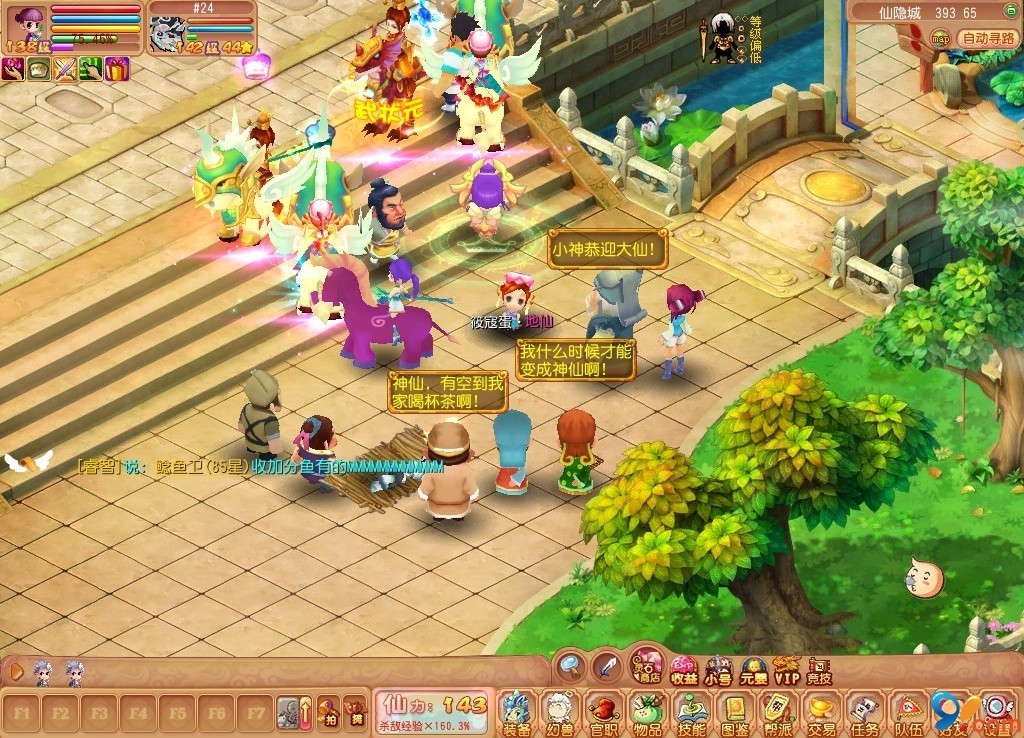Open the VIP dragon icon
1024x738 pixels.
[x=787, y=670]
